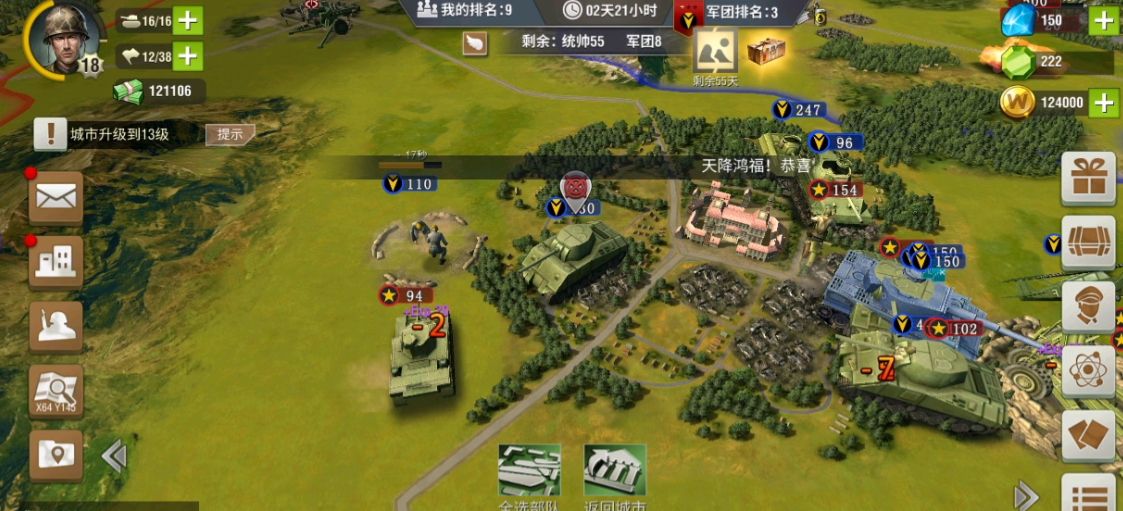Add gold W coins with plus

coord(1103,102)
